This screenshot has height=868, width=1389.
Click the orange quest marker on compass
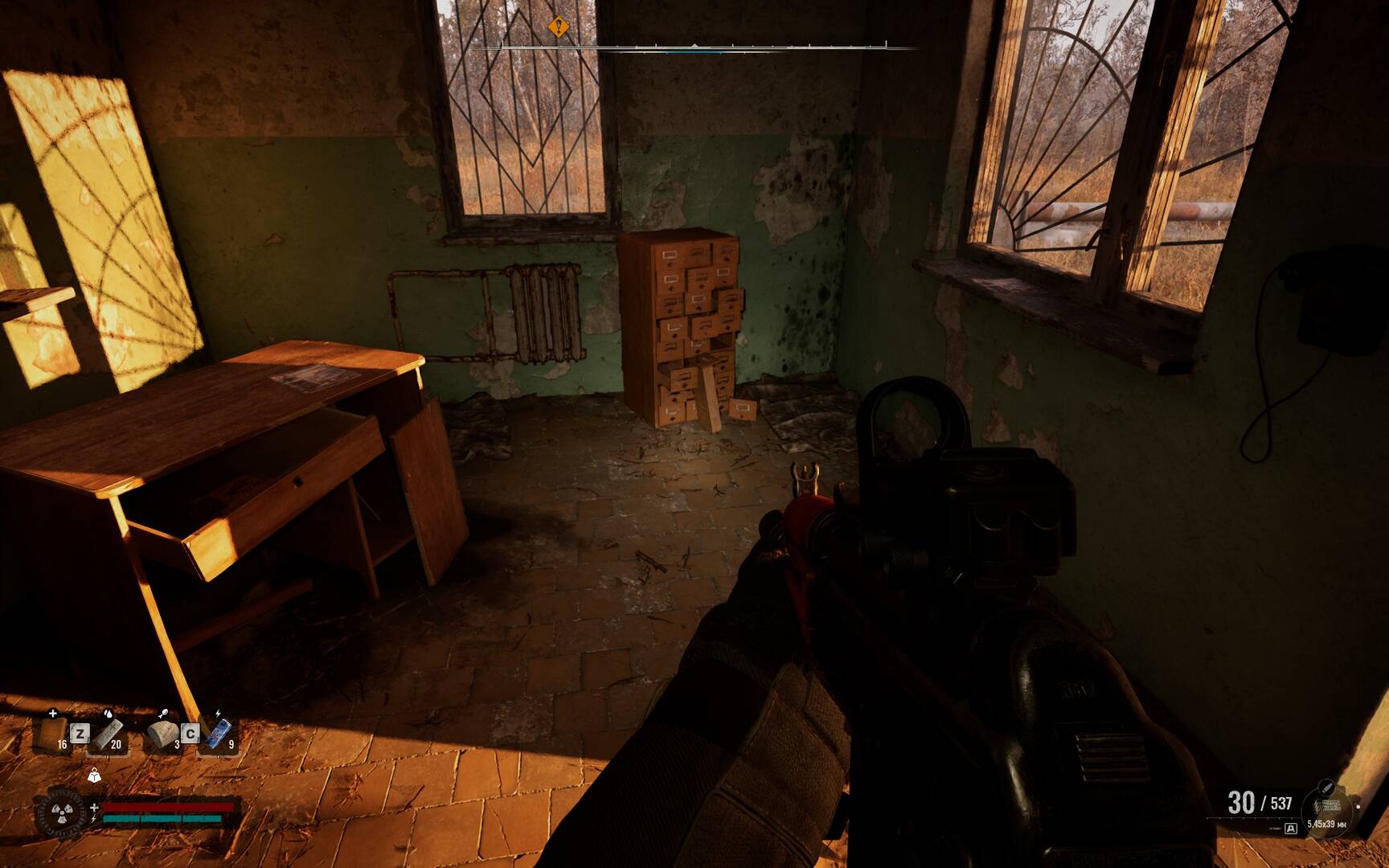pos(558,27)
